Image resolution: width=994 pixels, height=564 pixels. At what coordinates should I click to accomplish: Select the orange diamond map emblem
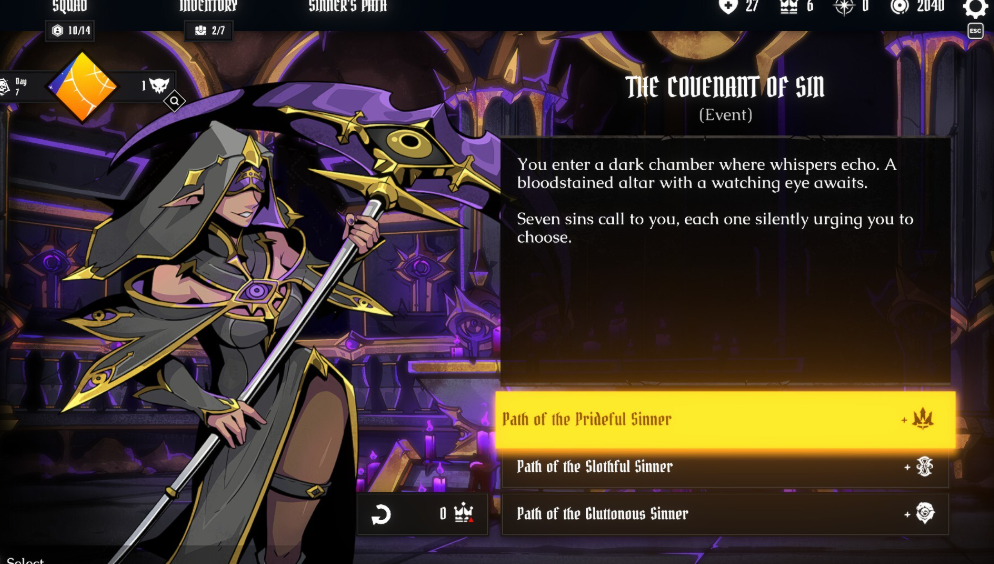tap(83, 86)
